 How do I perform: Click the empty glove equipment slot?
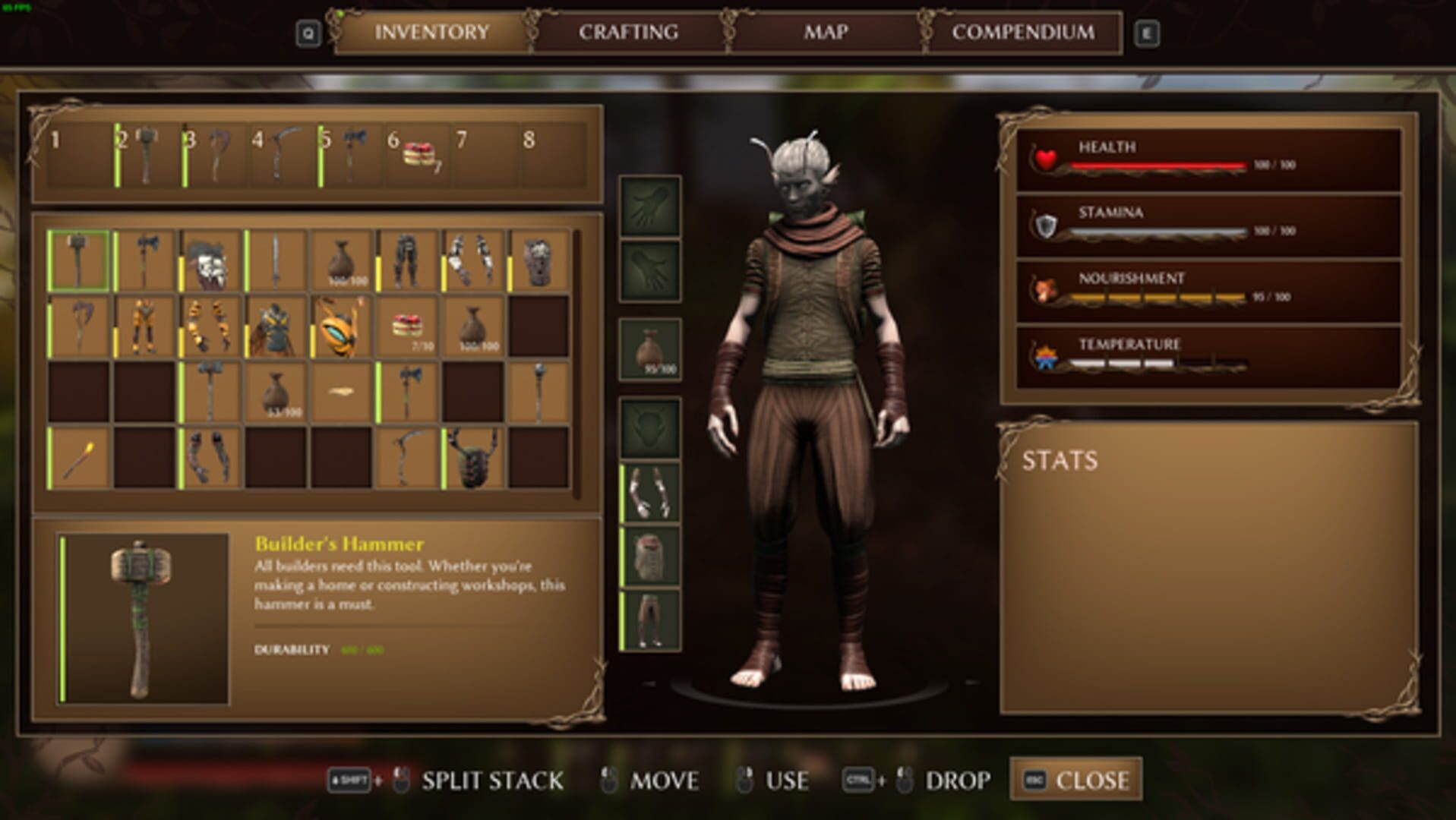pos(648,205)
